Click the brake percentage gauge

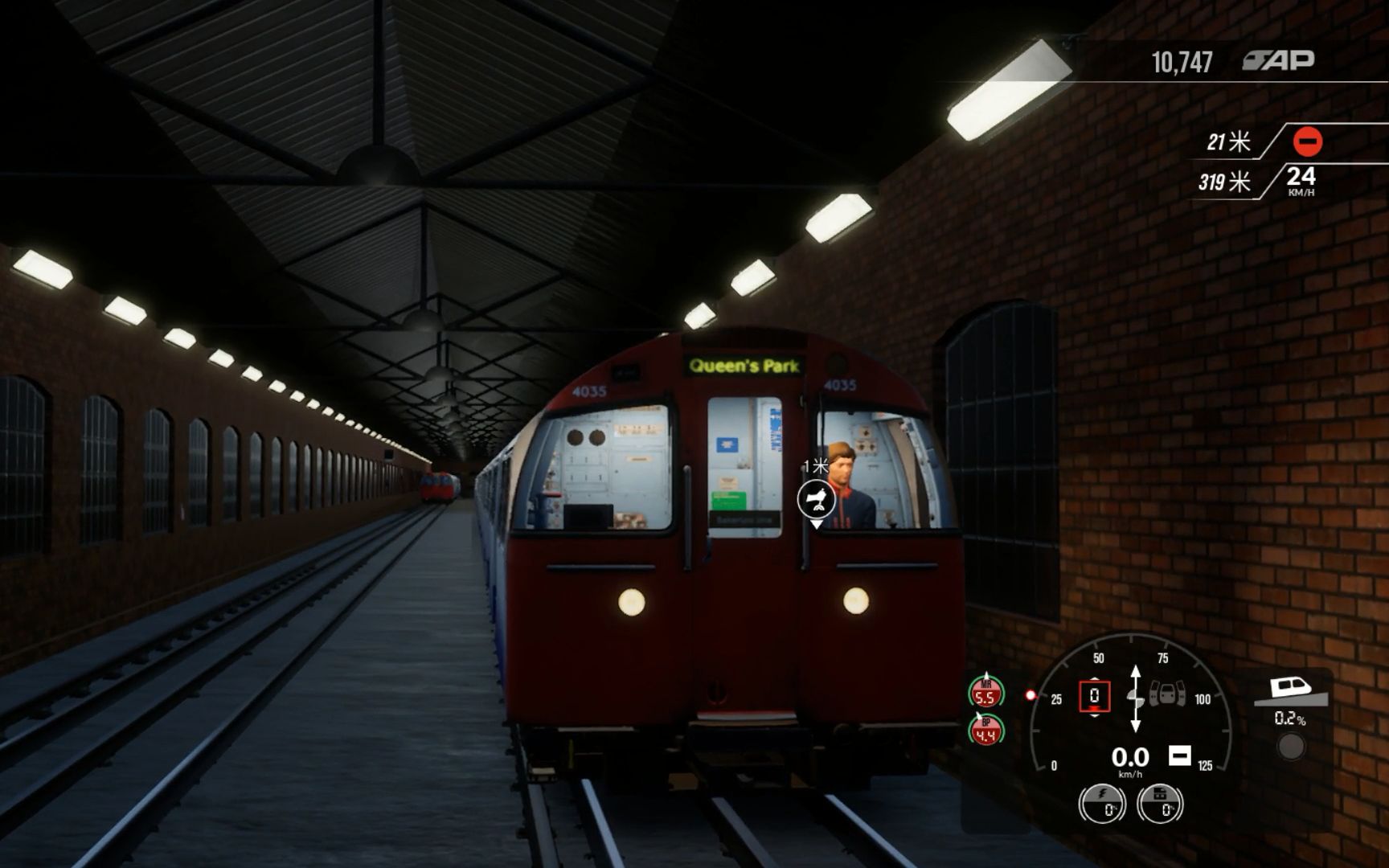click(x=1160, y=803)
